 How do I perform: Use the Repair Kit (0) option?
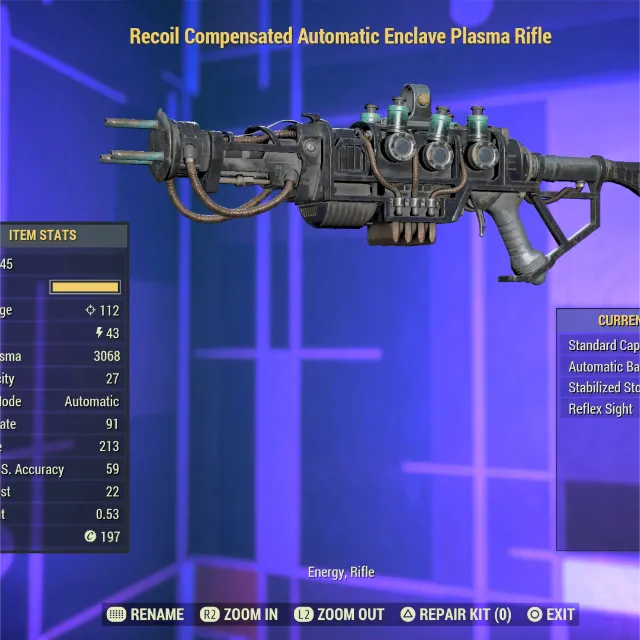455,615
